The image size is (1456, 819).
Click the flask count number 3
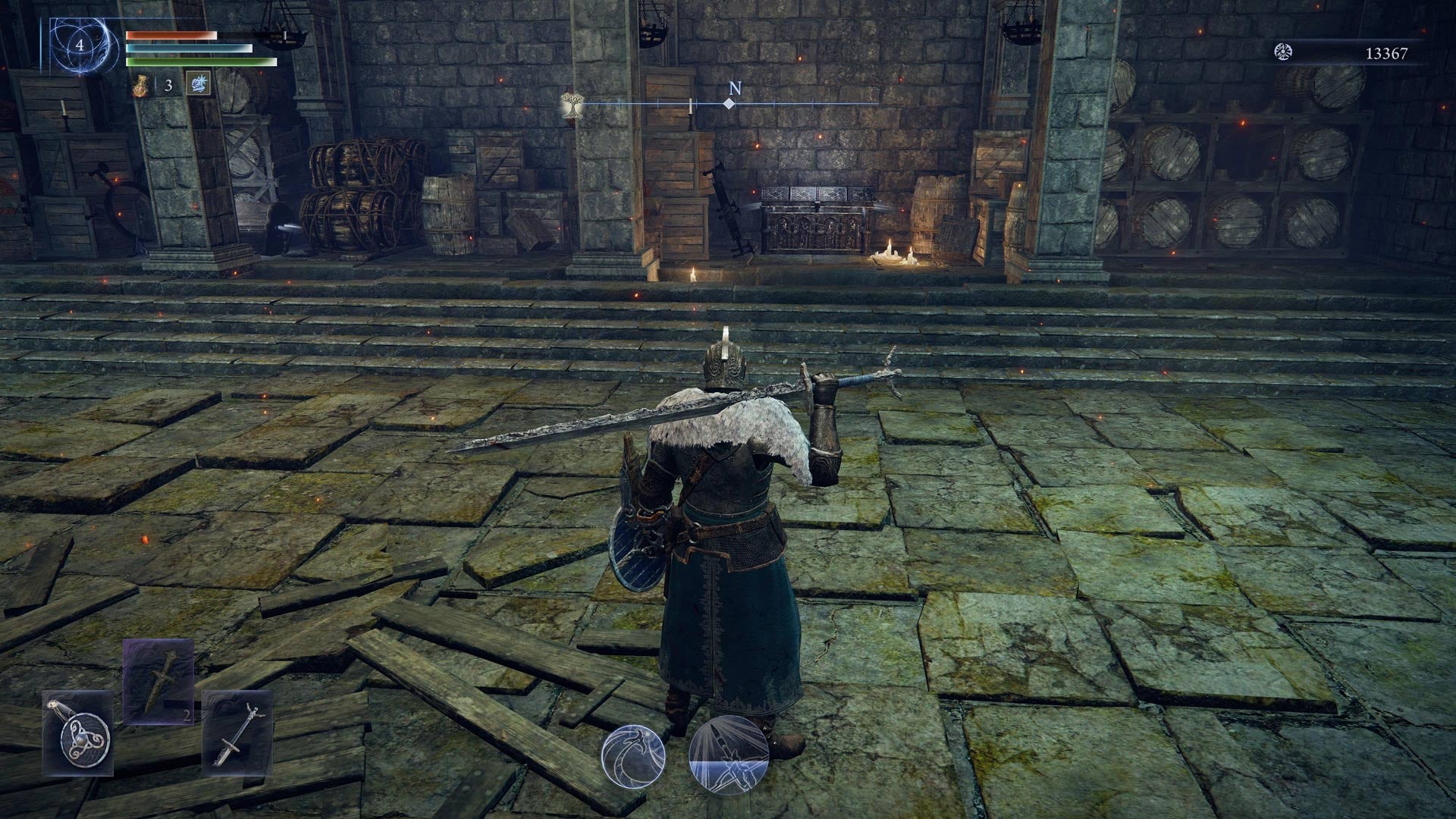tap(168, 86)
